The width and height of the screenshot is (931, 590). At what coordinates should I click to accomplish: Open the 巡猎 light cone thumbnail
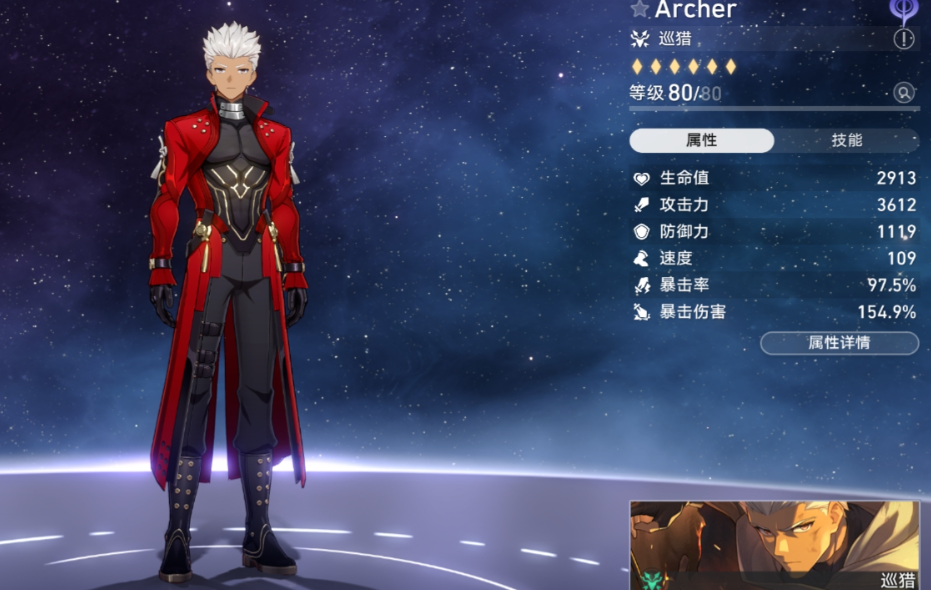click(774, 544)
